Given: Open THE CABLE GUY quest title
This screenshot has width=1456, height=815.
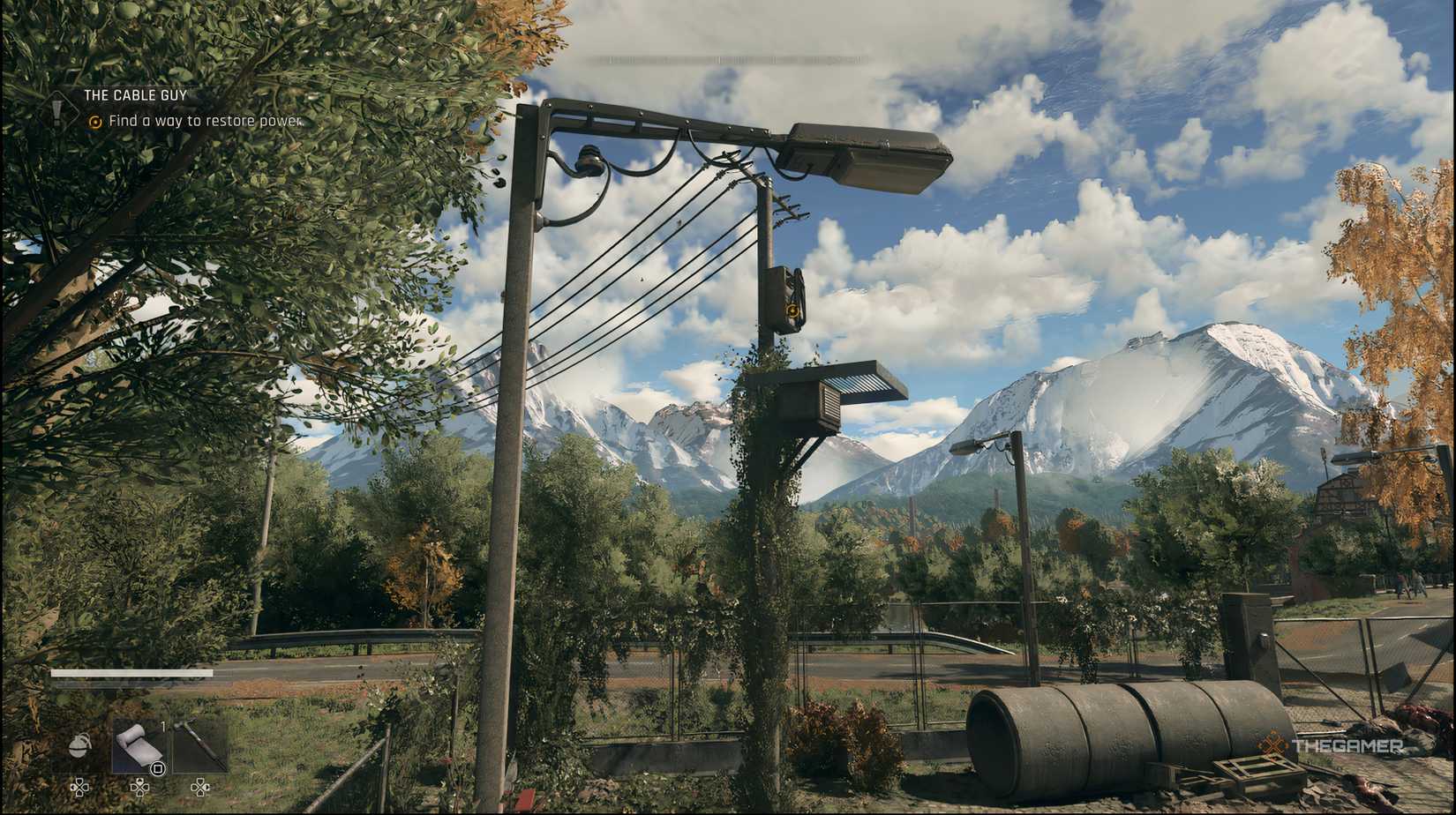Looking at the screenshot, I should [134, 95].
